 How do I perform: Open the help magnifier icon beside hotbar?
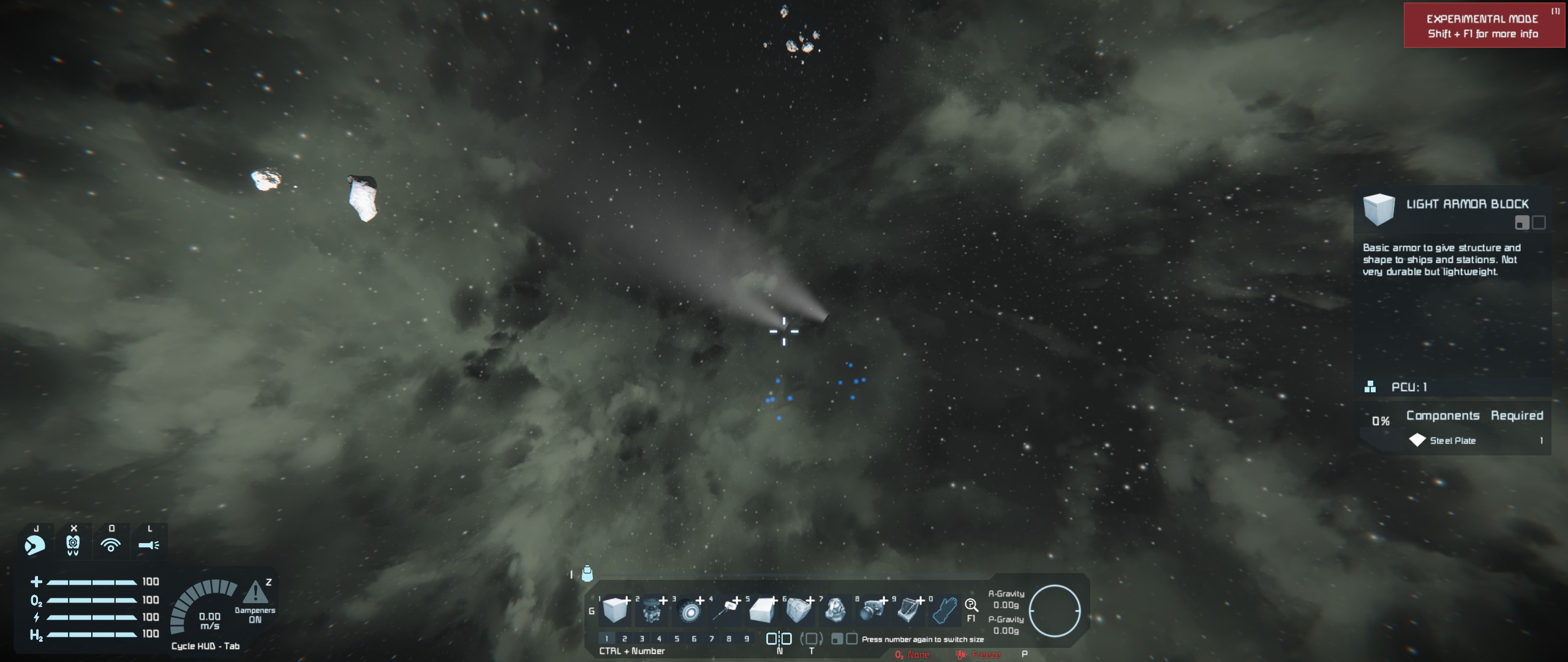971,606
